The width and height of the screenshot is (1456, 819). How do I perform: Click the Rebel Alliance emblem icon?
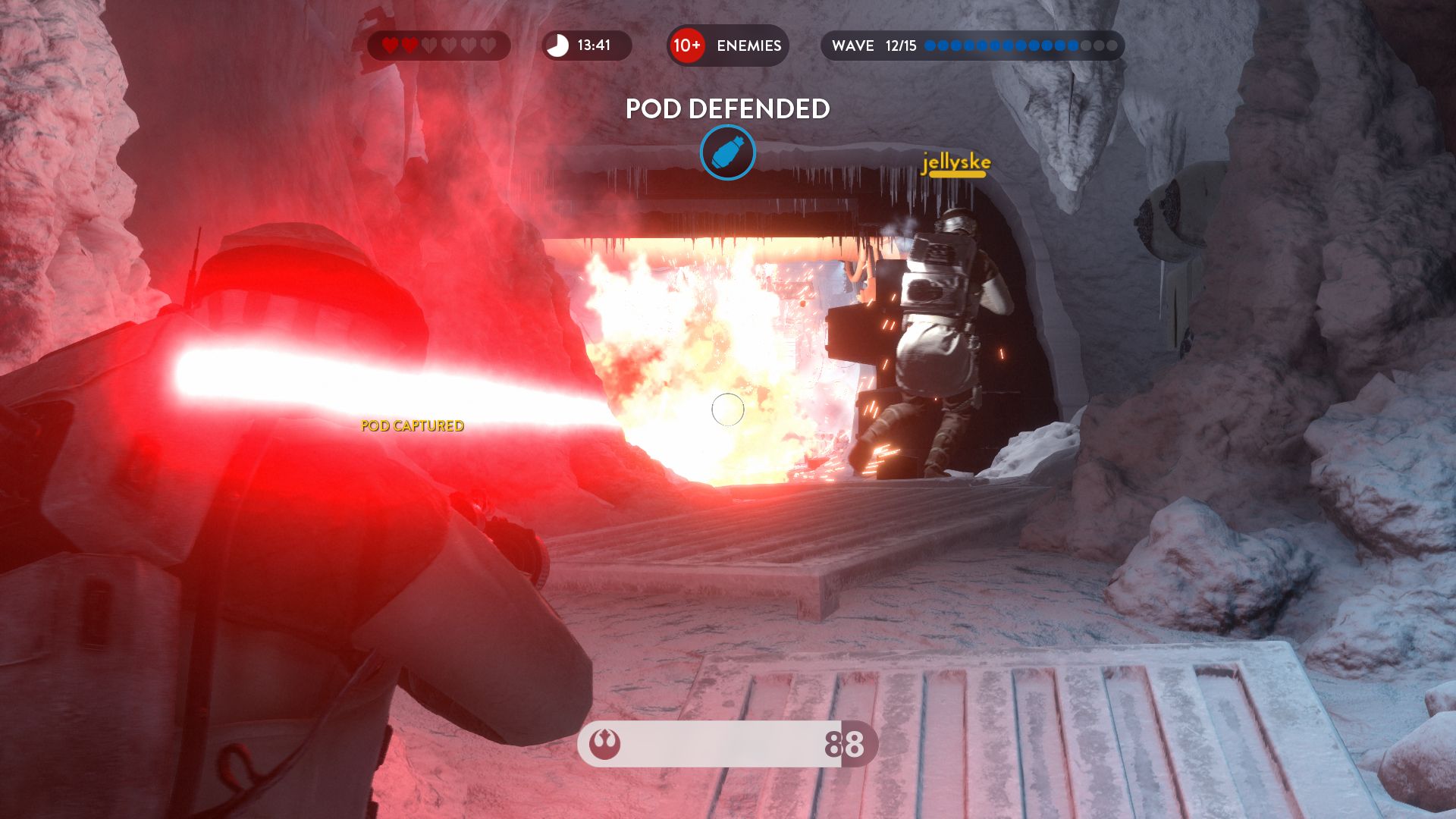tap(605, 744)
